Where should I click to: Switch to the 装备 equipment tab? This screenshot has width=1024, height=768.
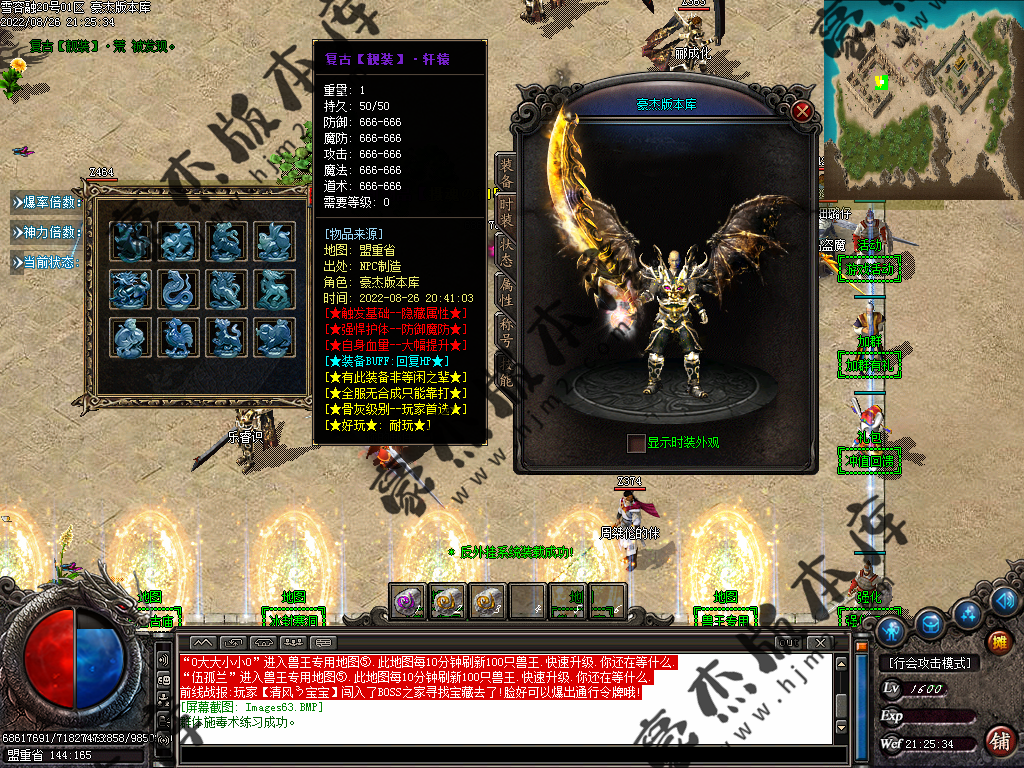click(507, 173)
